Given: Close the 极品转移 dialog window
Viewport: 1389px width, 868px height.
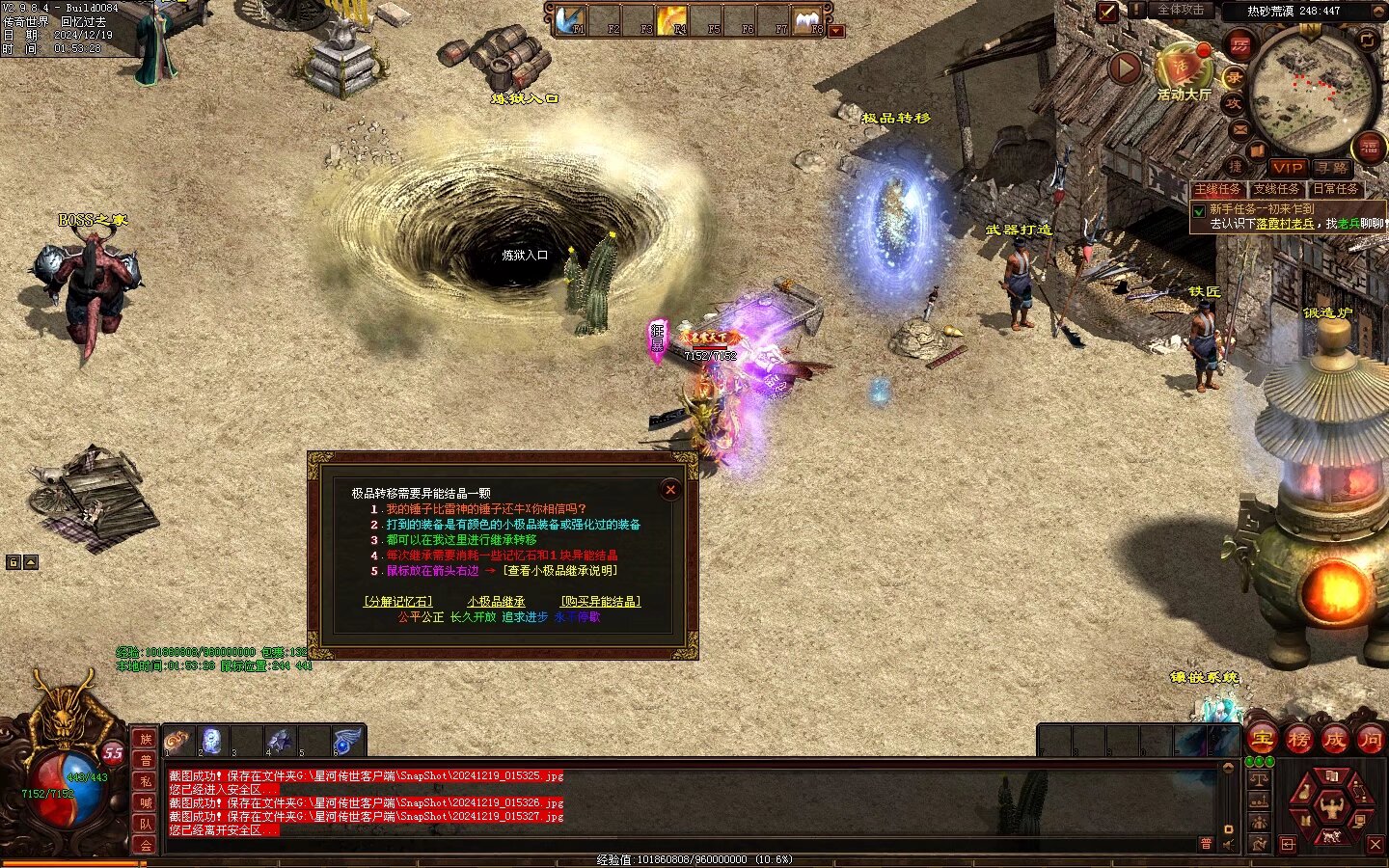Looking at the screenshot, I should [670, 490].
